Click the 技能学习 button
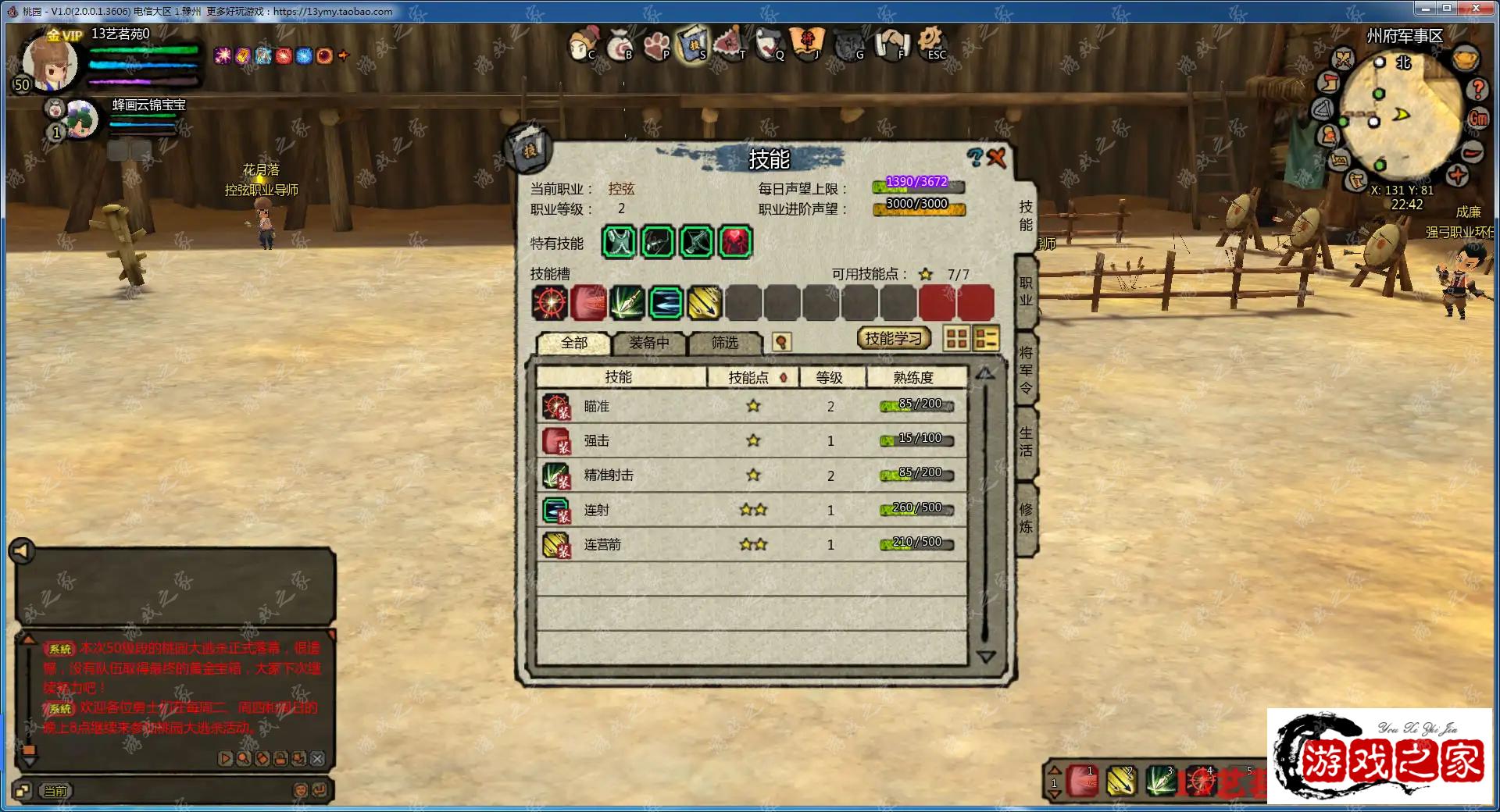Viewport: 1500px width, 812px height. pyautogui.click(x=894, y=339)
